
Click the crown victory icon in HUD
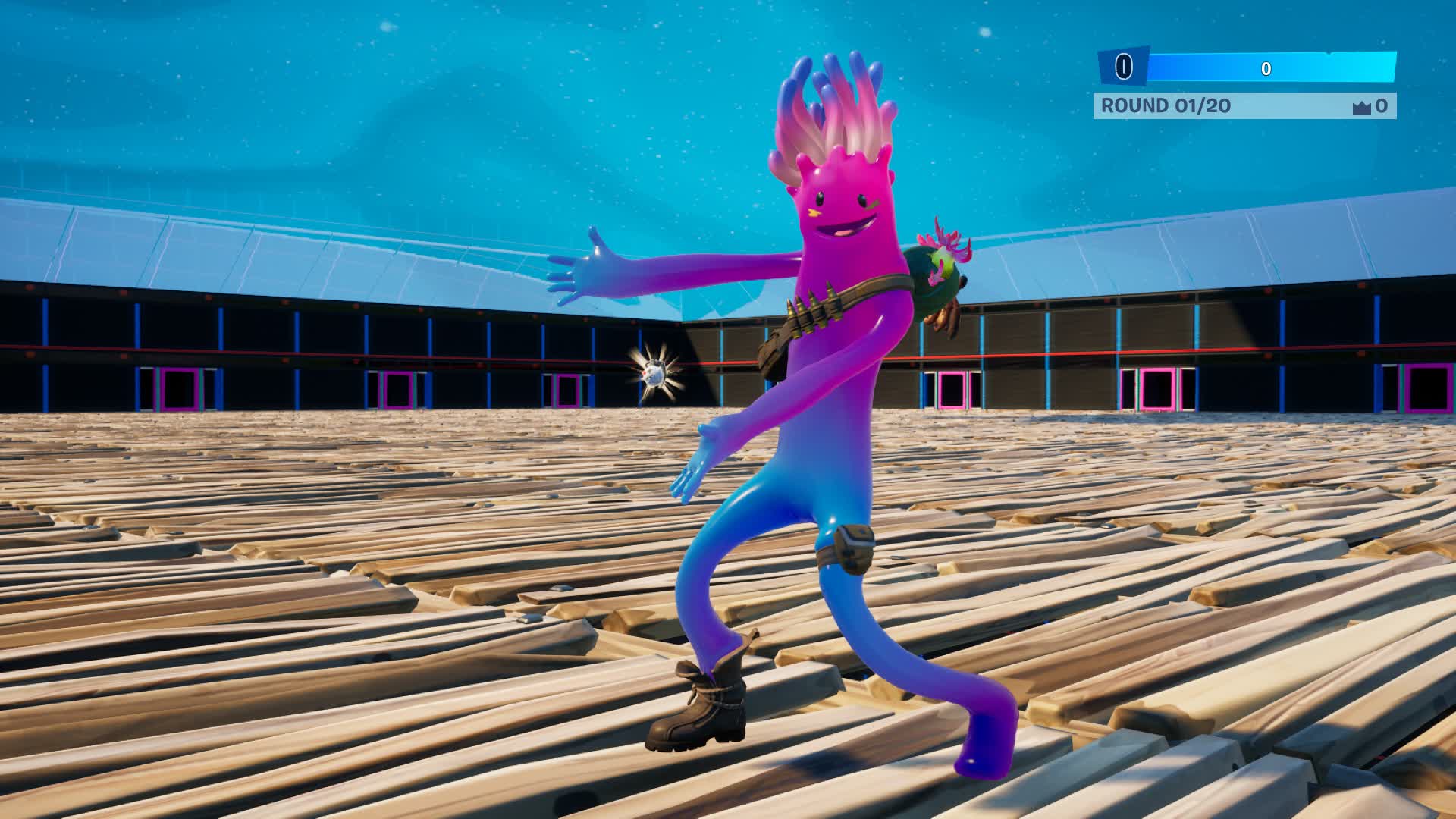pos(1362,105)
